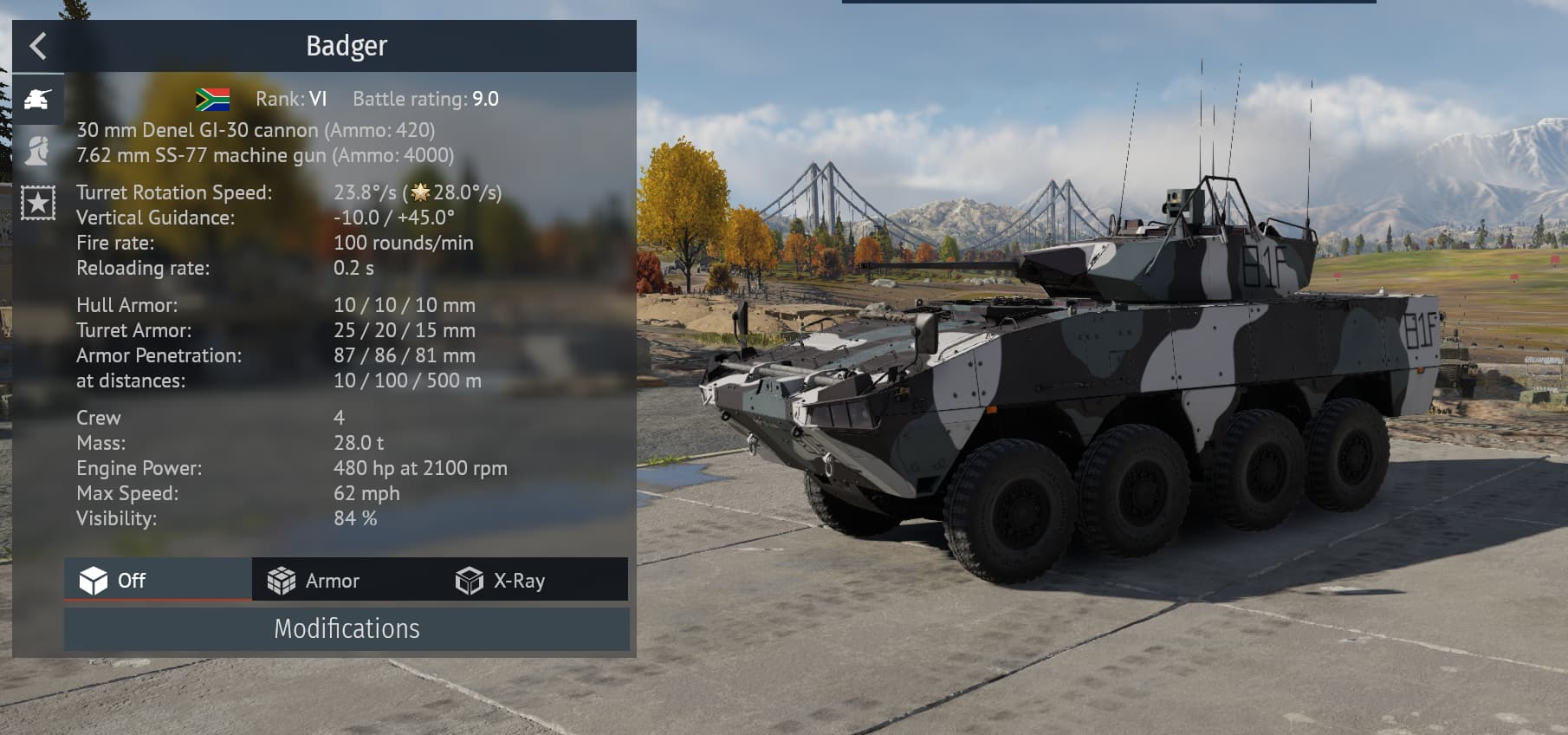Select the tank stats tab icon
This screenshot has height=735, width=1568.
pos(38,100)
